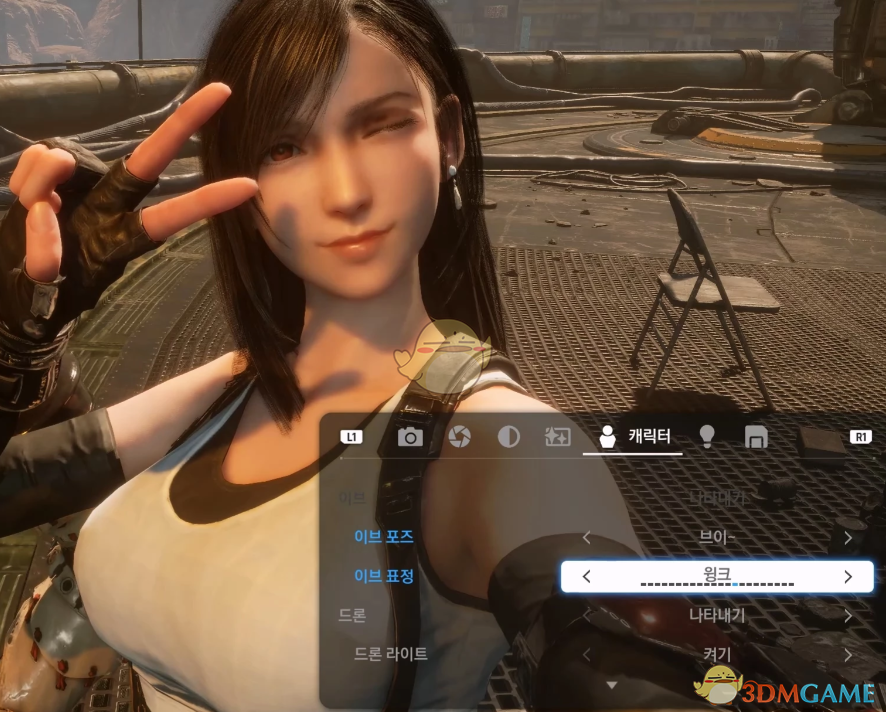Select the 드론 라이트 row
This screenshot has width=886, height=712.
coord(391,654)
